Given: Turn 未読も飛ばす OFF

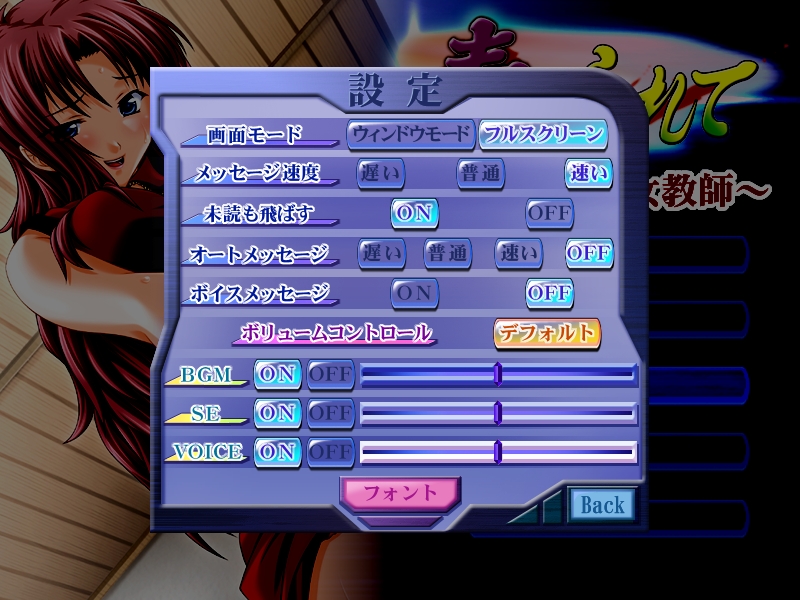Looking at the screenshot, I should click(x=549, y=213).
